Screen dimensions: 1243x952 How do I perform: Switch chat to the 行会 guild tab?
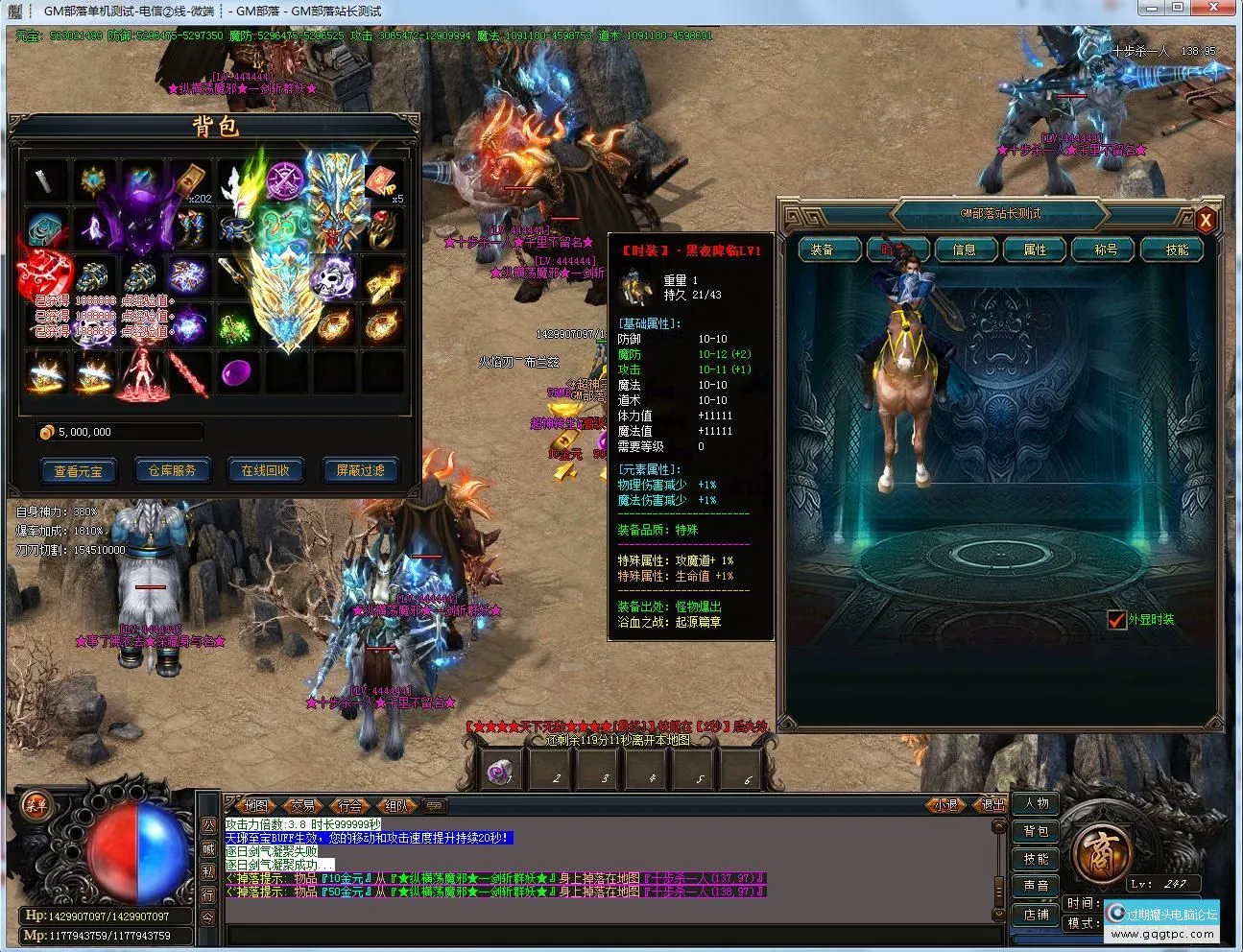[350, 805]
